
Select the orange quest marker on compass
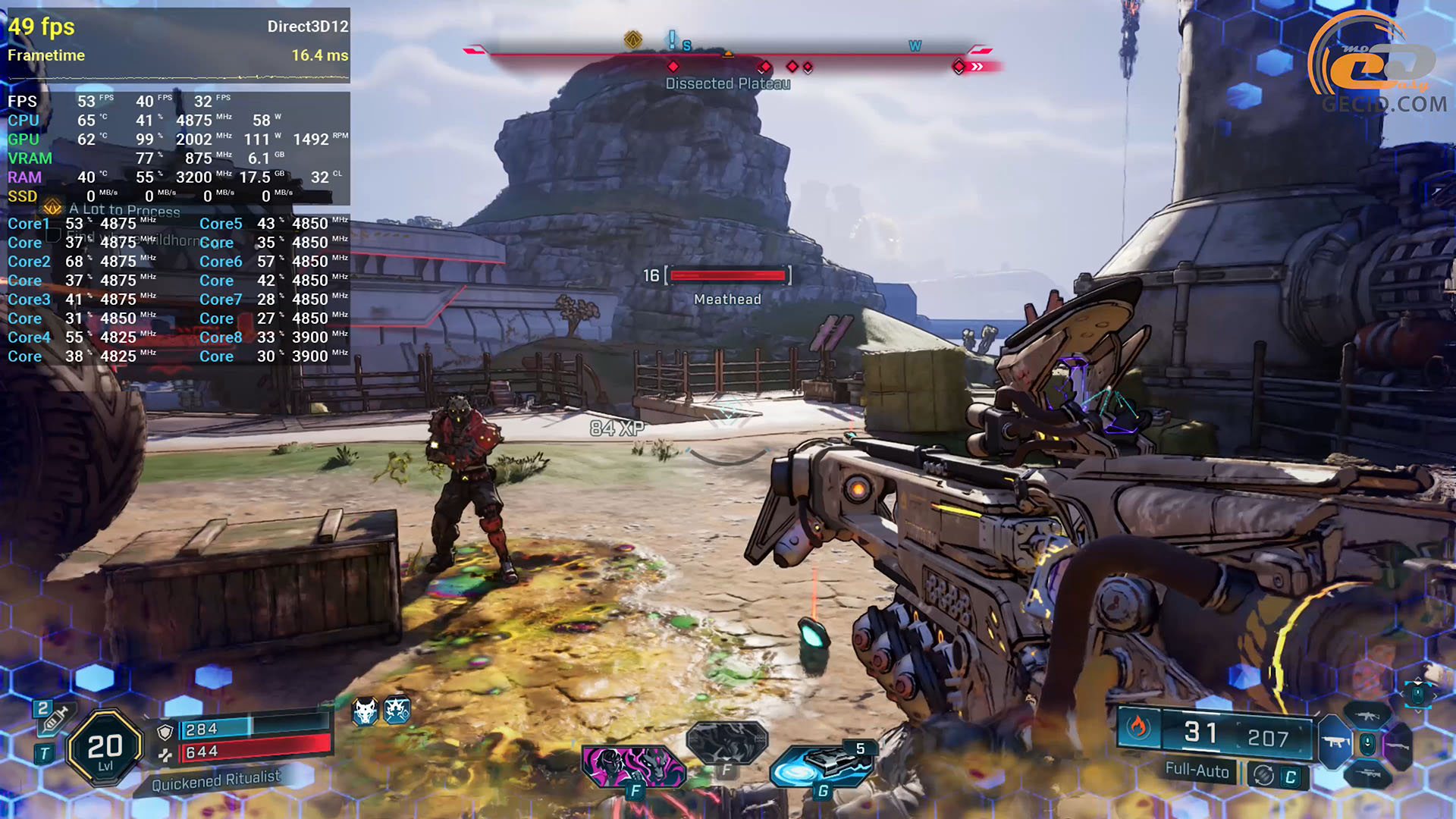click(632, 39)
